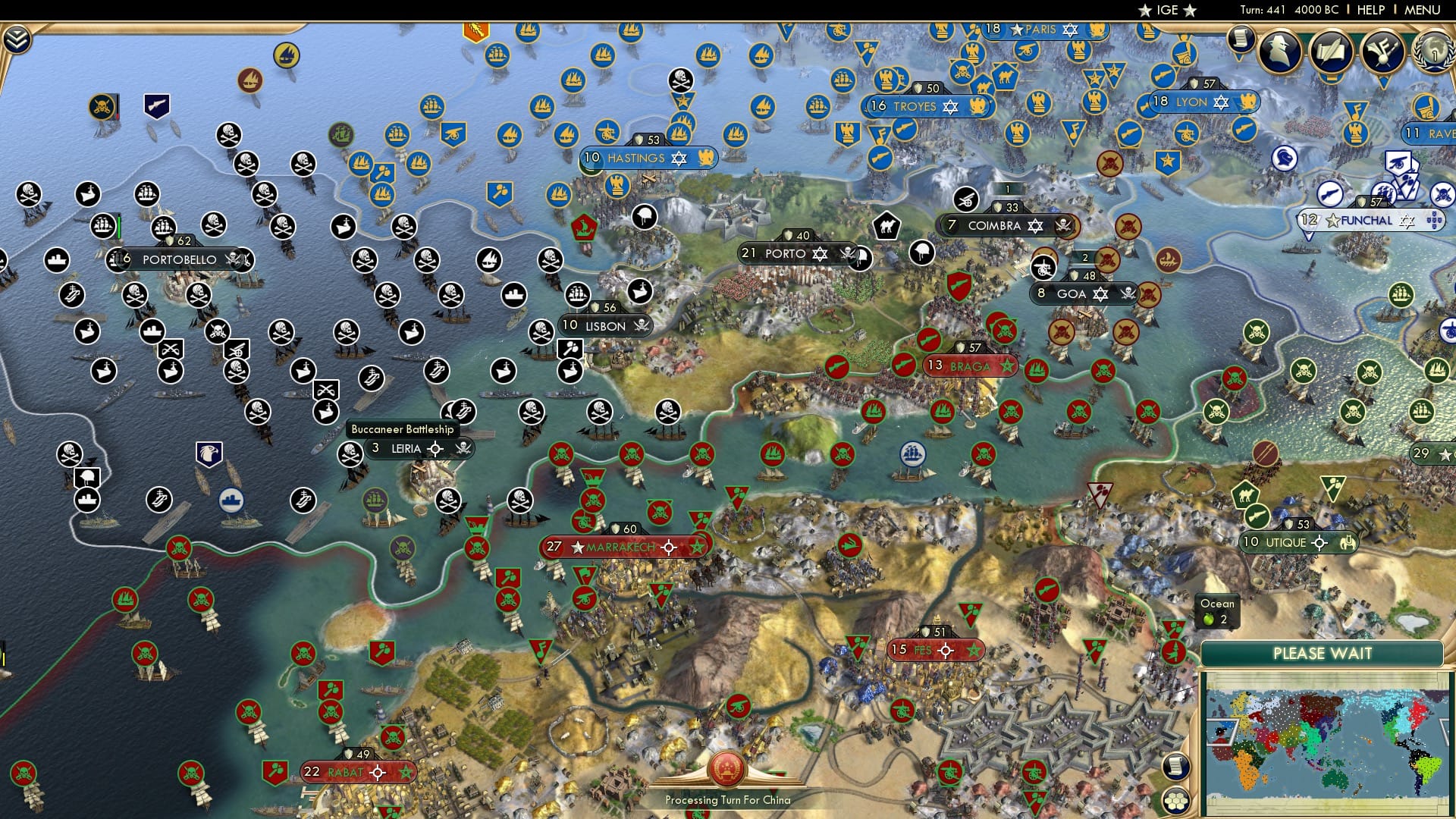Image resolution: width=1456 pixels, height=819 pixels.
Task: Click the IGE star icon in the top bar
Action: [1146, 11]
